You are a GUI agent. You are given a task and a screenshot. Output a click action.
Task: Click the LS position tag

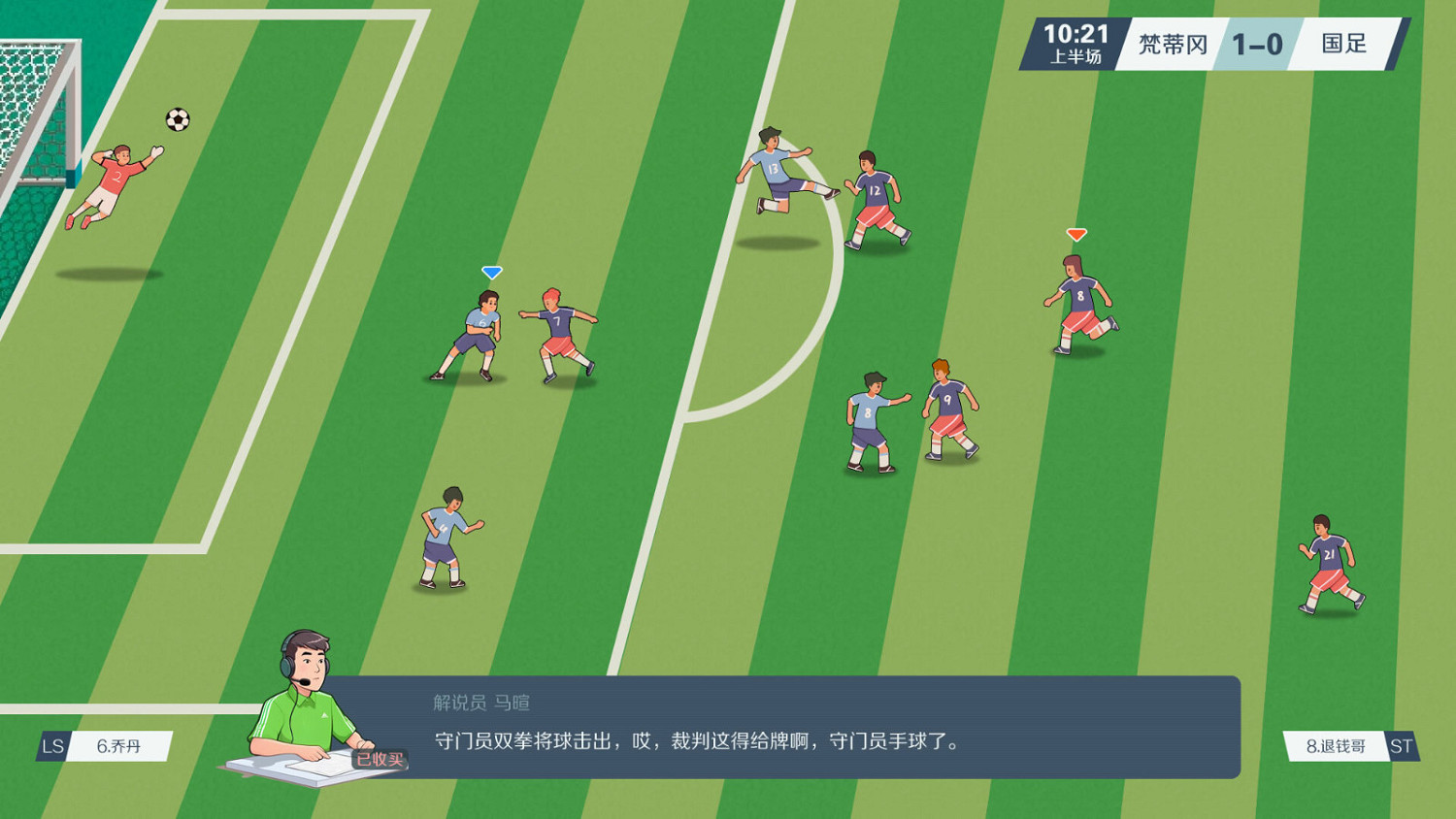point(50,747)
